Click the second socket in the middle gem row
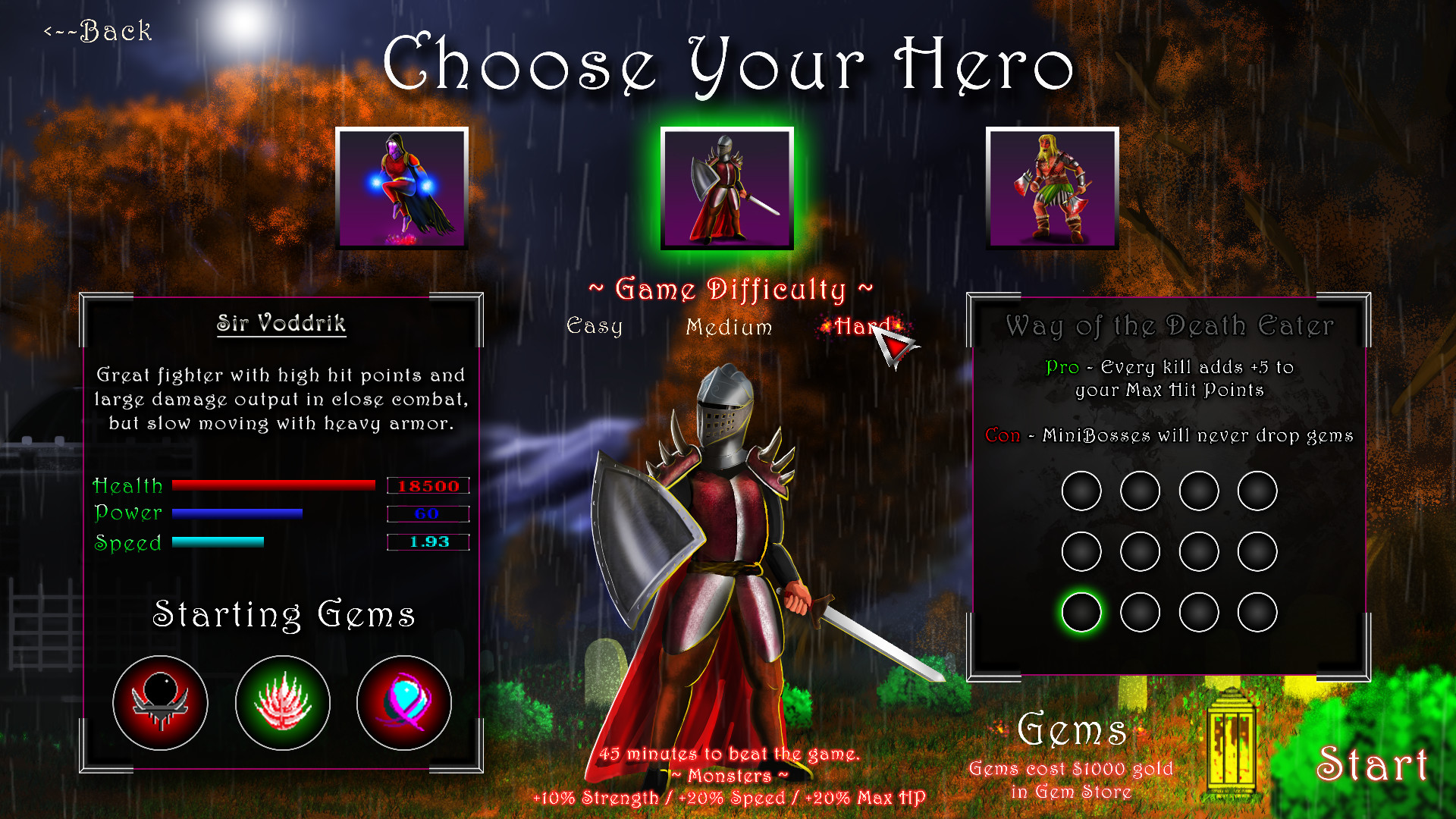The image size is (1456, 819). [1140, 551]
